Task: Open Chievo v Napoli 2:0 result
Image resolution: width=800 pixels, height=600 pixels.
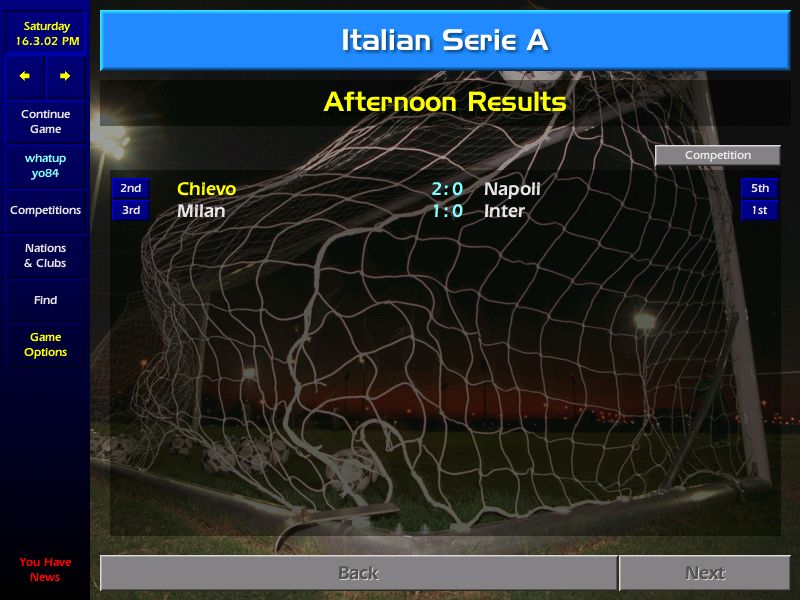Action: (447, 189)
